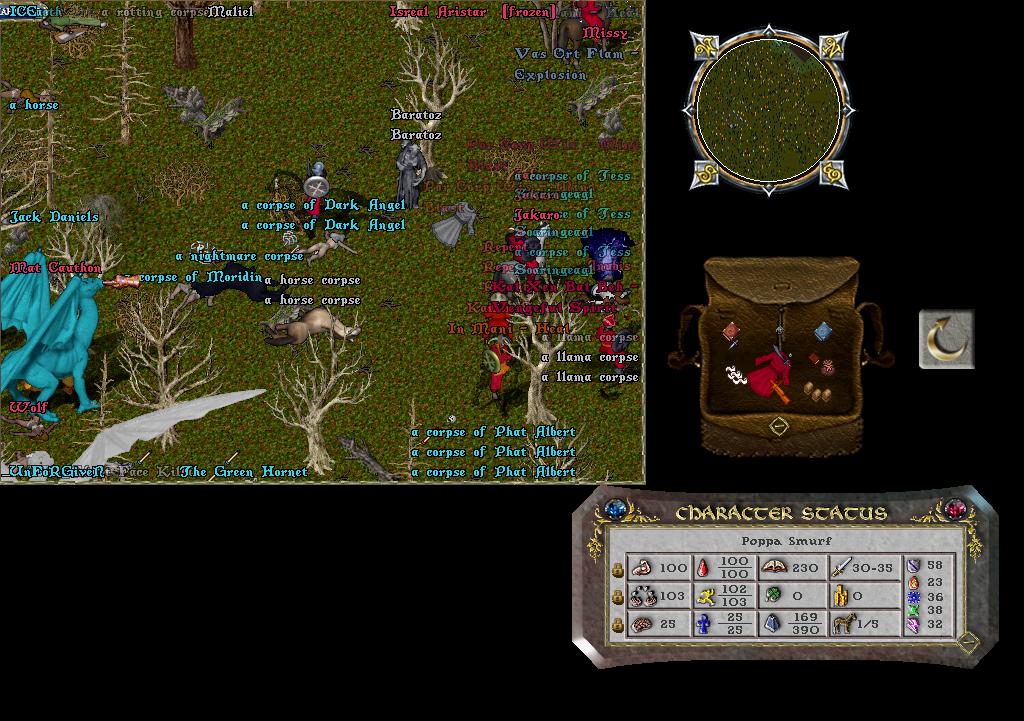The width and height of the screenshot is (1024, 721).
Task: Toggle the strength stat lock
Action: 618,568
